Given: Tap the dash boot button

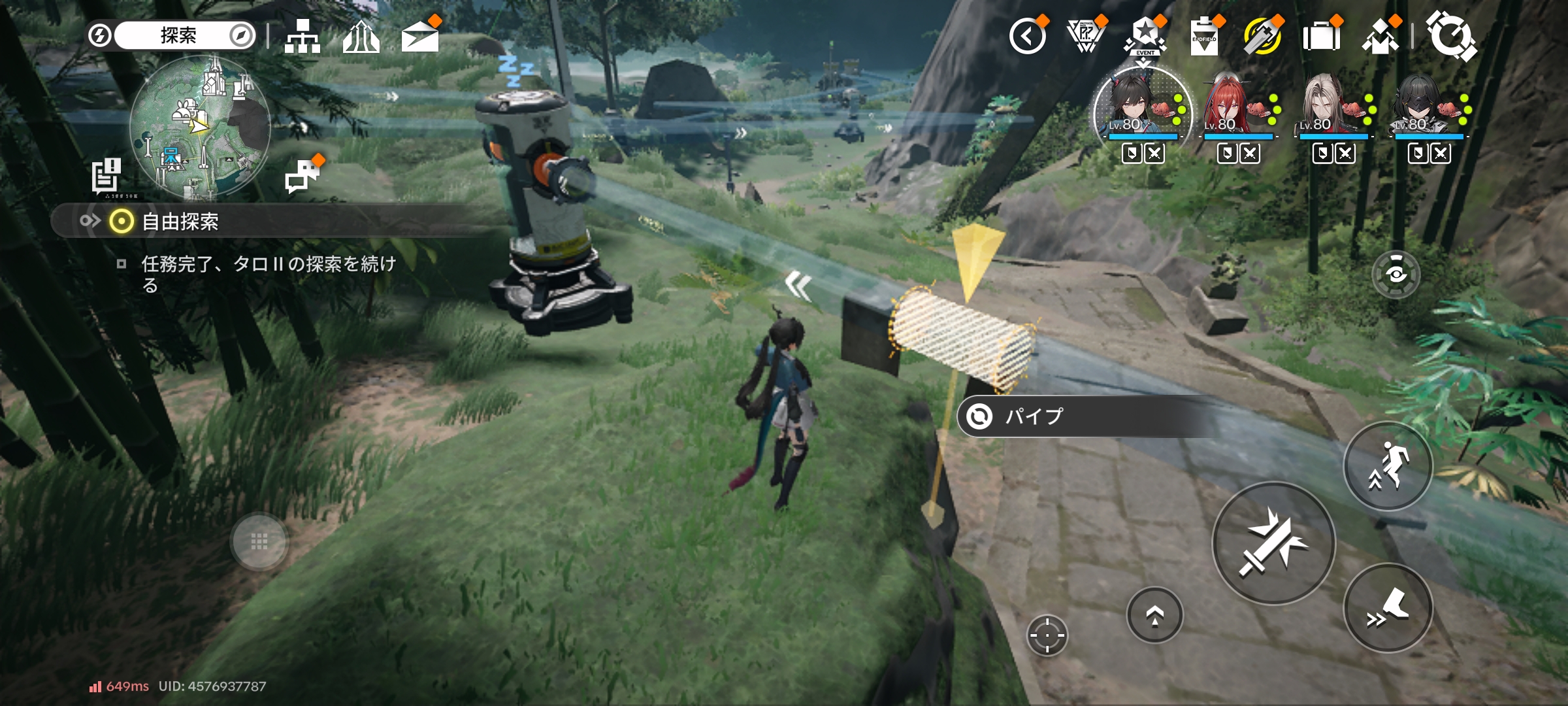Looking at the screenshot, I should pyautogui.click(x=1388, y=608).
